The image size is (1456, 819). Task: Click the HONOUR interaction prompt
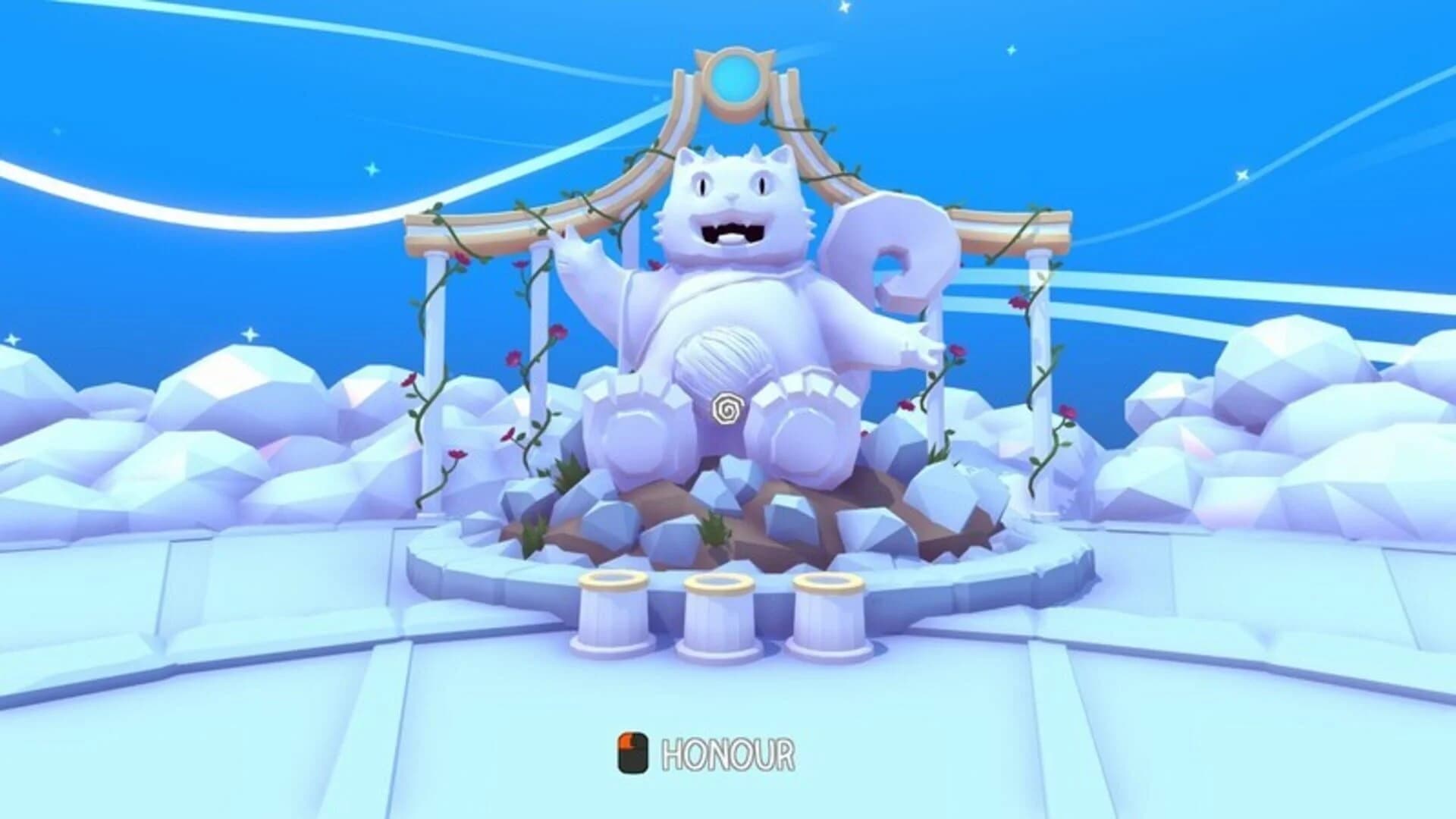pyautogui.click(x=726, y=752)
